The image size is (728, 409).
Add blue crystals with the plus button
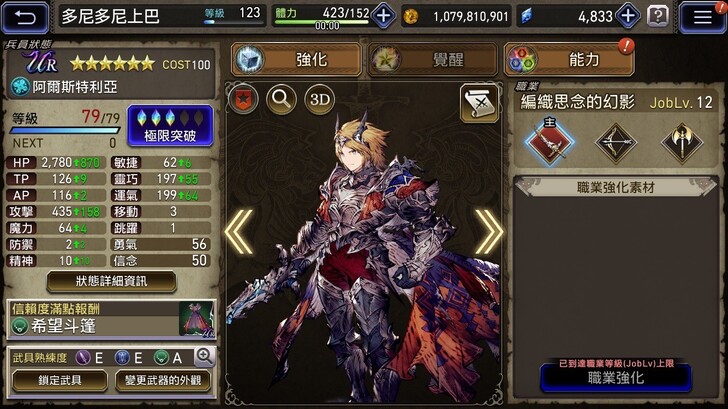click(627, 16)
